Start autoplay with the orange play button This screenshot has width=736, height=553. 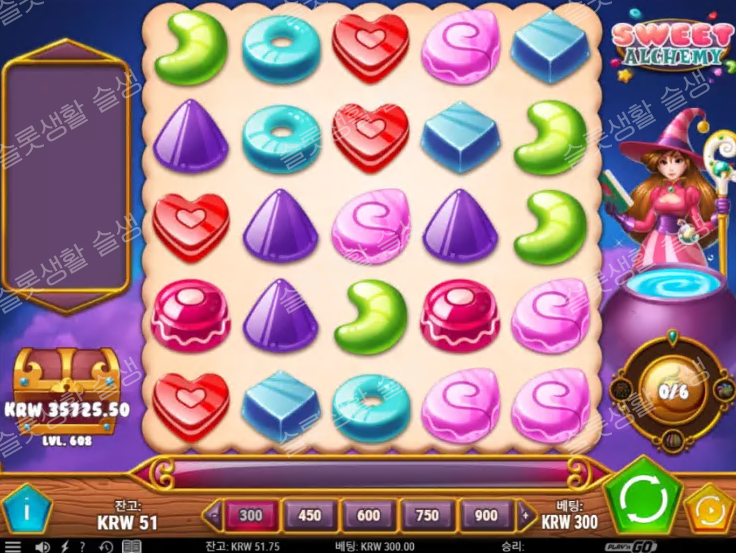click(709, 508)
